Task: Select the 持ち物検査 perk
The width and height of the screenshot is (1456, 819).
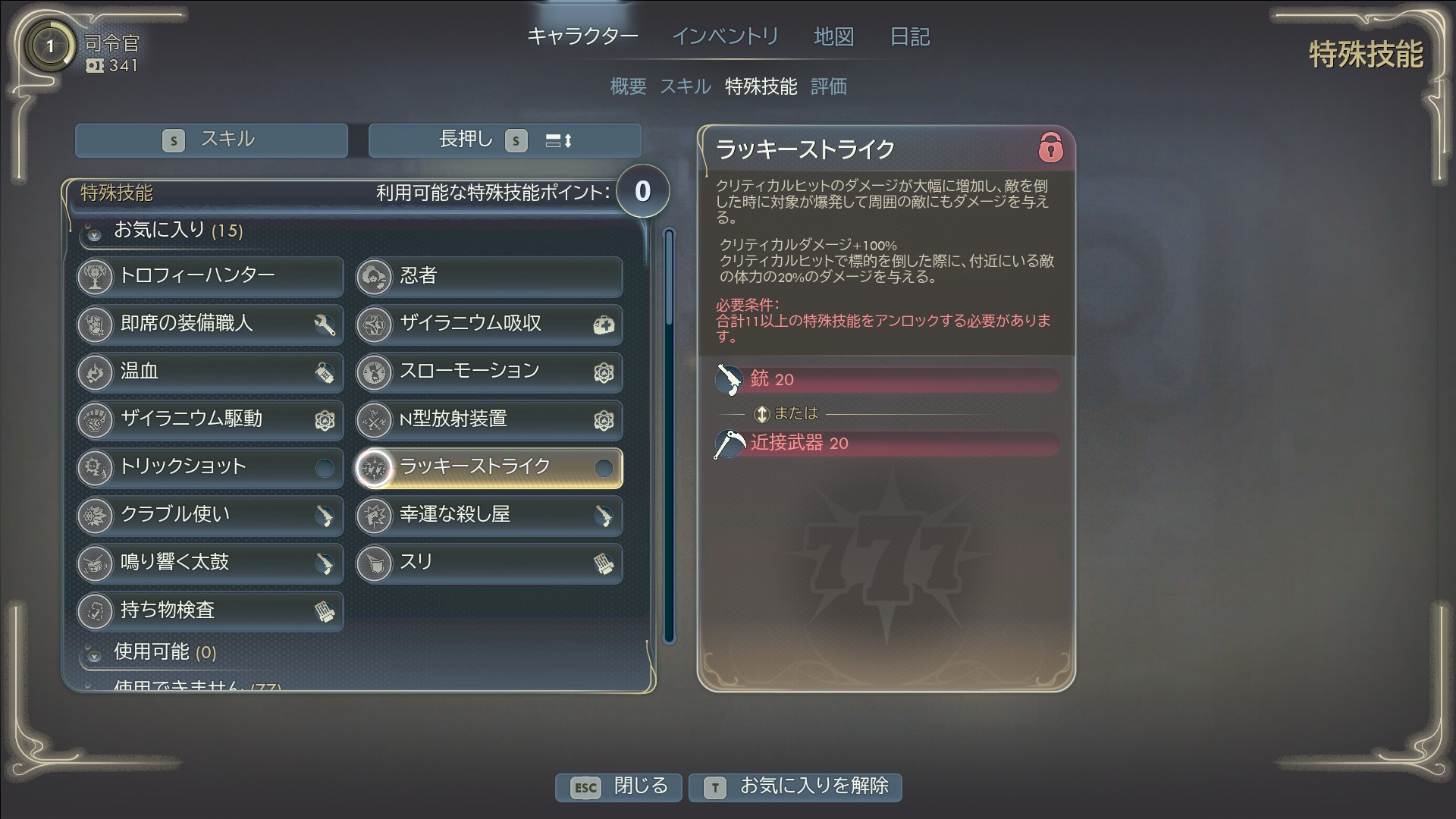Action: coord(210,610)
